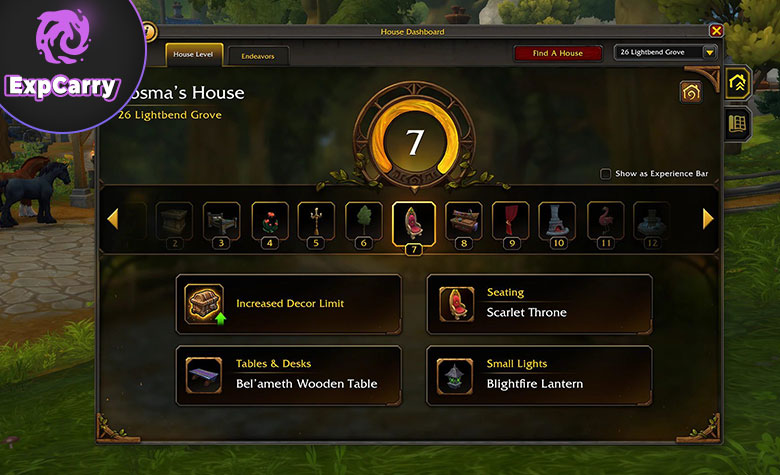Click the Find A House button
Image resolution: width=780 pixels, height=475 pixels.
click(558, 53)
